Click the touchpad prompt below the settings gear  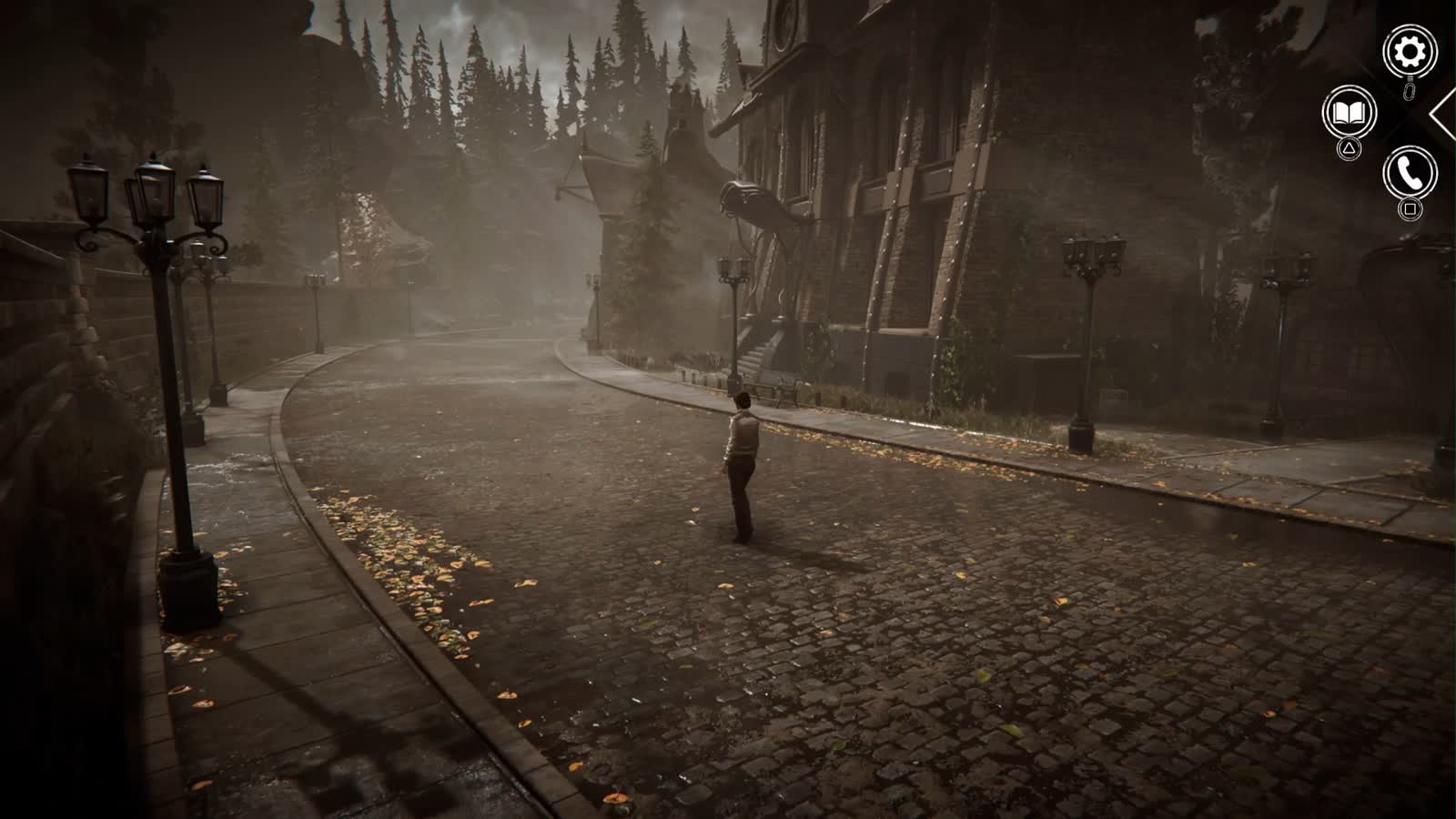tap(1409, 91)
